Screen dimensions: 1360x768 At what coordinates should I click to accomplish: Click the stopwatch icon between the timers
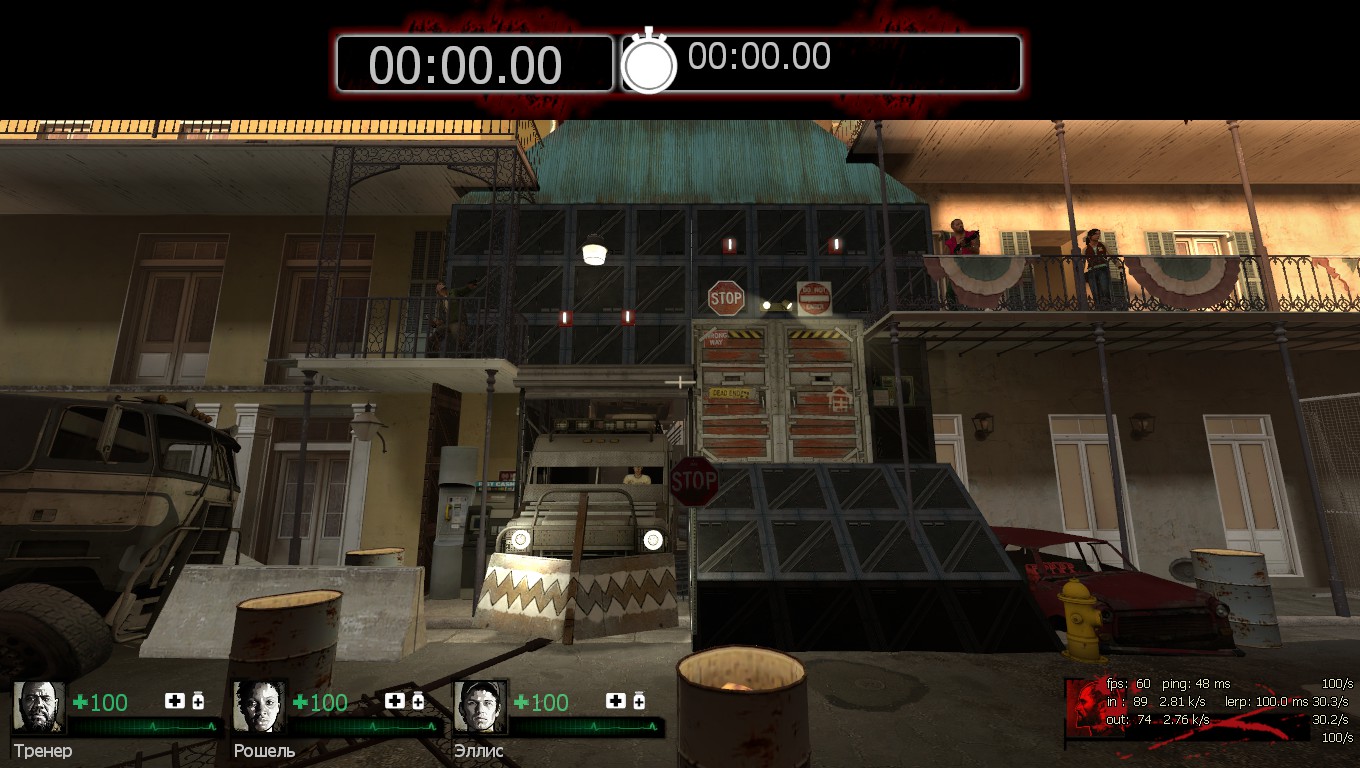(649, 62)
